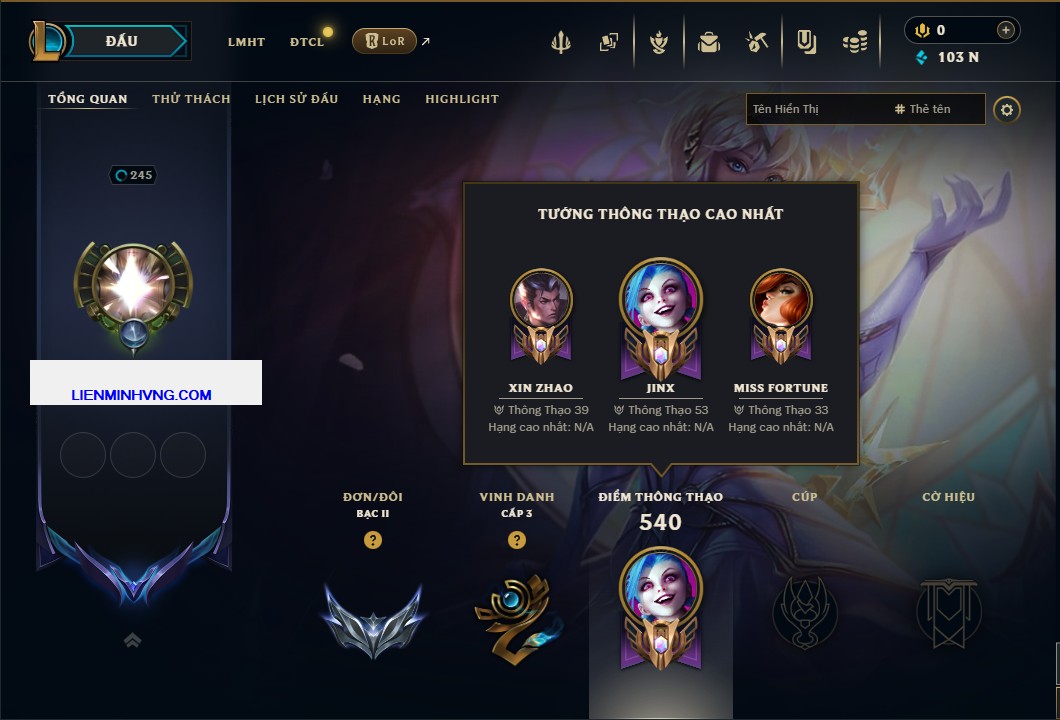Viewport: 1060px width, 720px height.
Task: Switch to the THỬ THÁCH tab
Action: pos(191,99)
